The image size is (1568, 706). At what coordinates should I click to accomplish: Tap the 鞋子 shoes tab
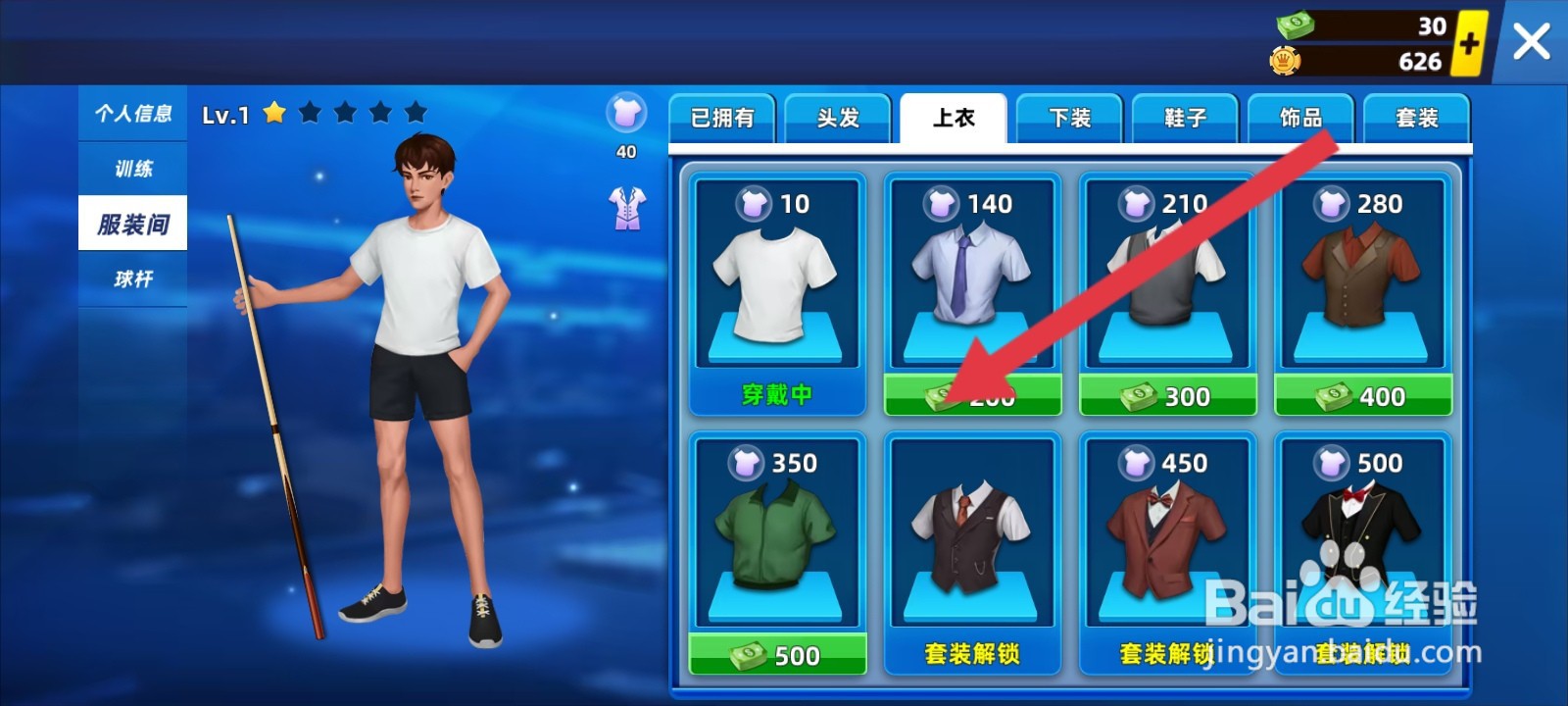coord(1184,118)
